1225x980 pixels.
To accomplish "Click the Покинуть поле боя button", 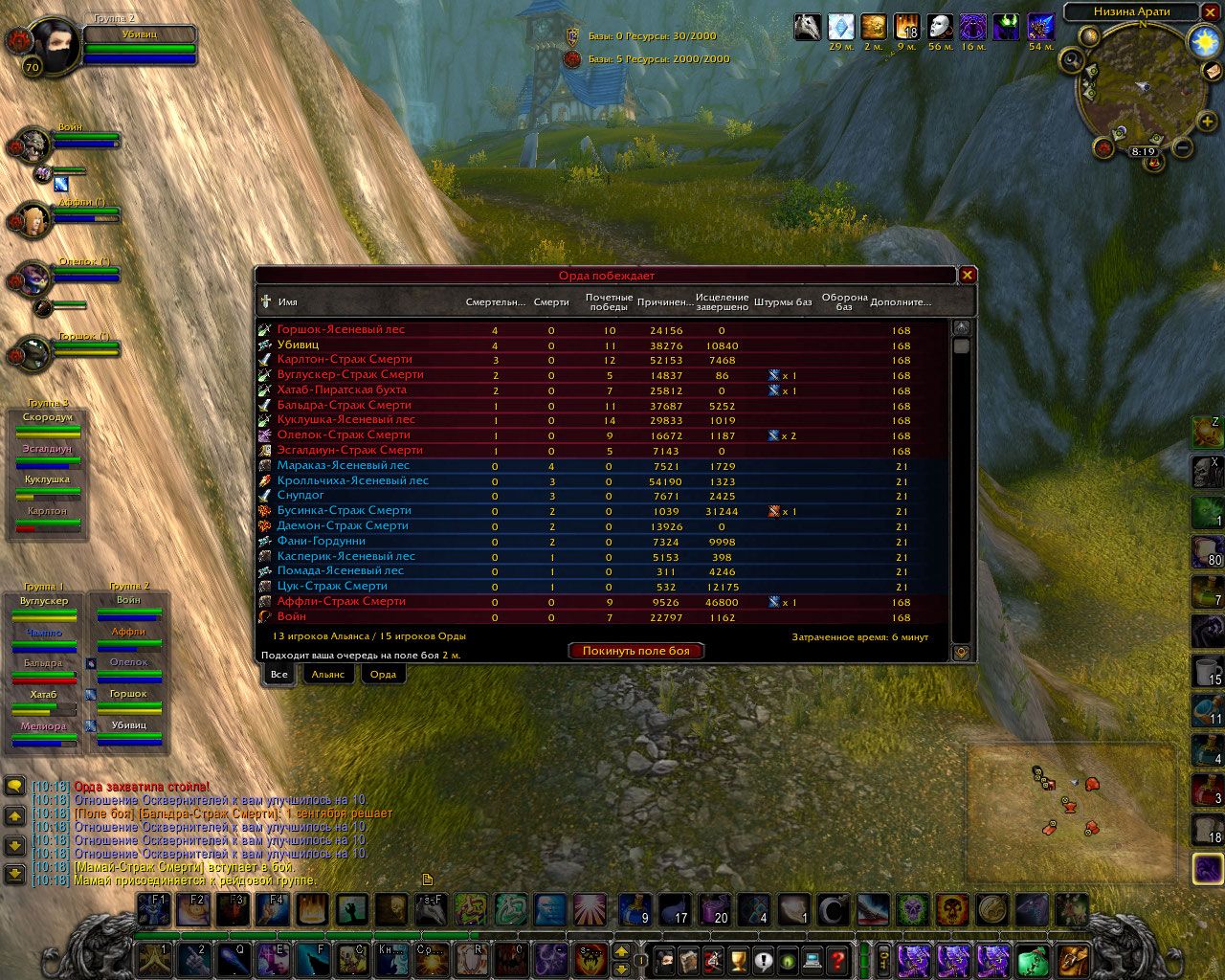I will click(635, 651).
